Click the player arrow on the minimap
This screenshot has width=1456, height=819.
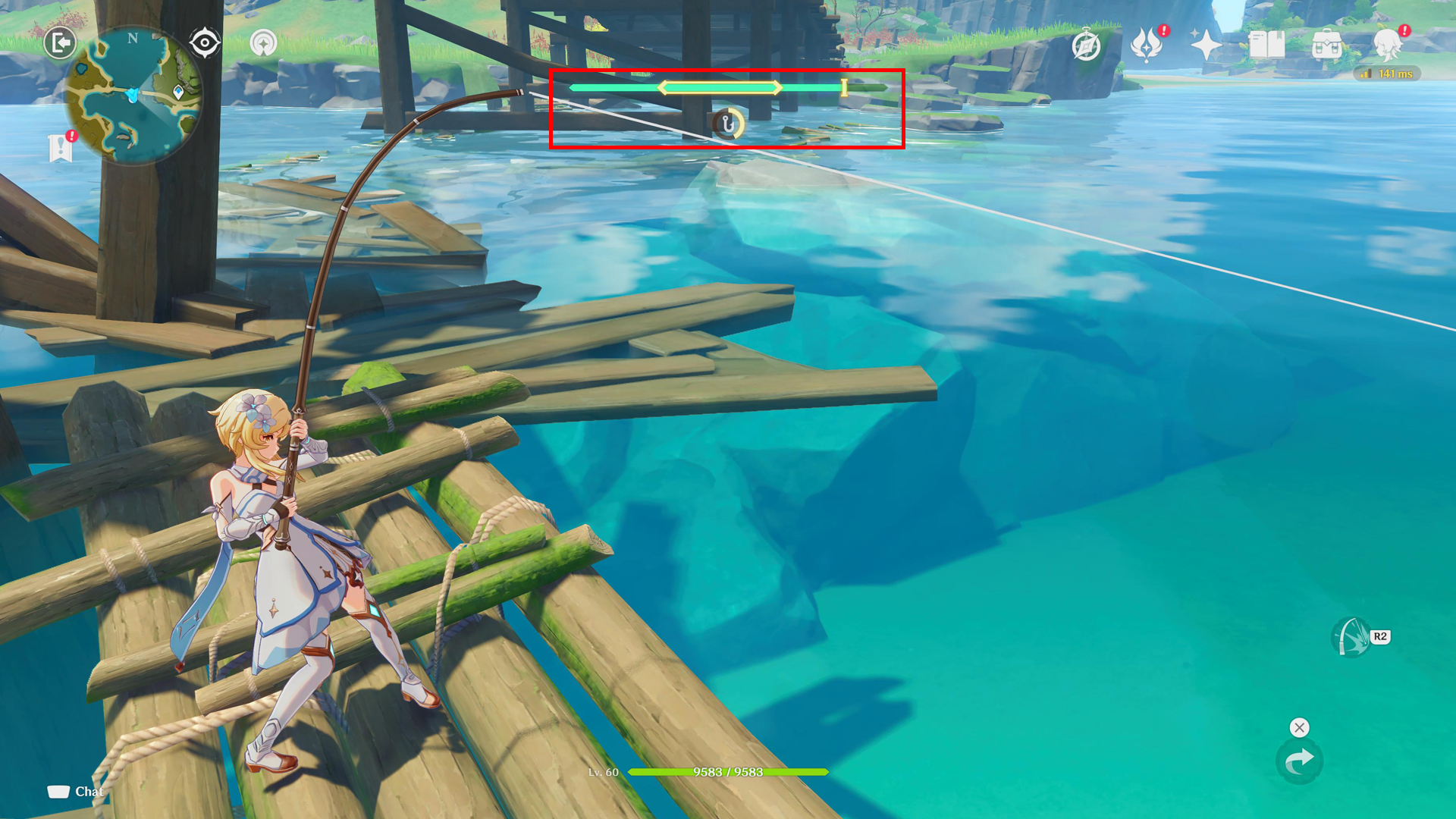(x=133, y=94)
